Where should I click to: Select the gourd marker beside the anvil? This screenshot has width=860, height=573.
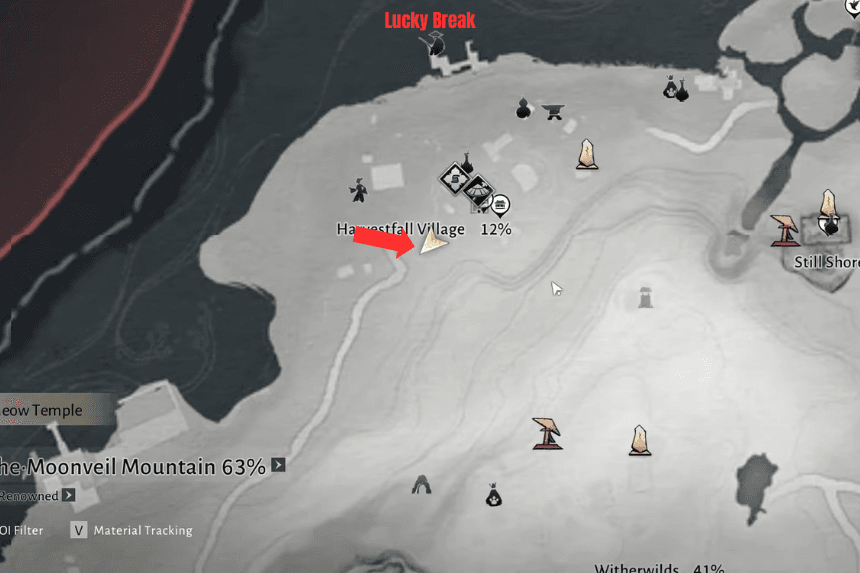pos(523,108)
